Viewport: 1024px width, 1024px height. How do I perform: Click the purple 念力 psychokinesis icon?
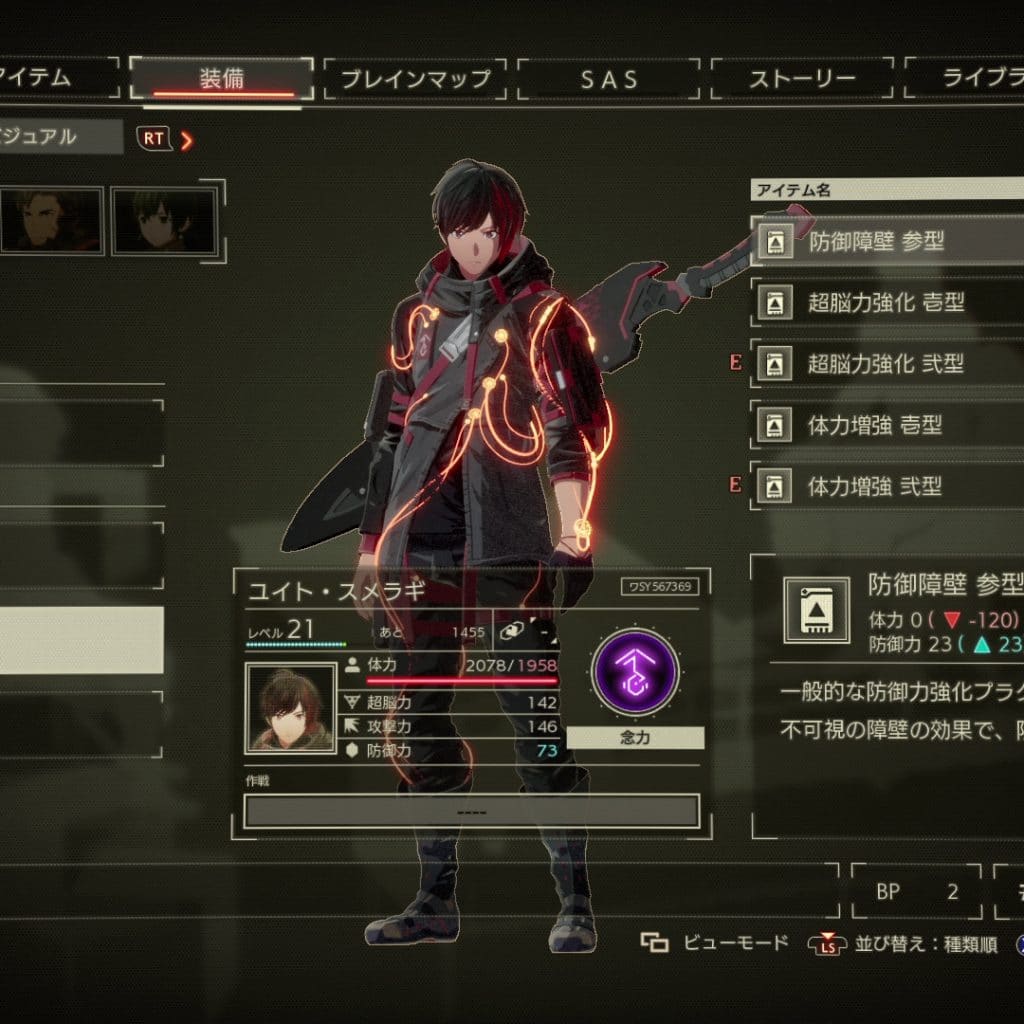click(x=635, y=671)
